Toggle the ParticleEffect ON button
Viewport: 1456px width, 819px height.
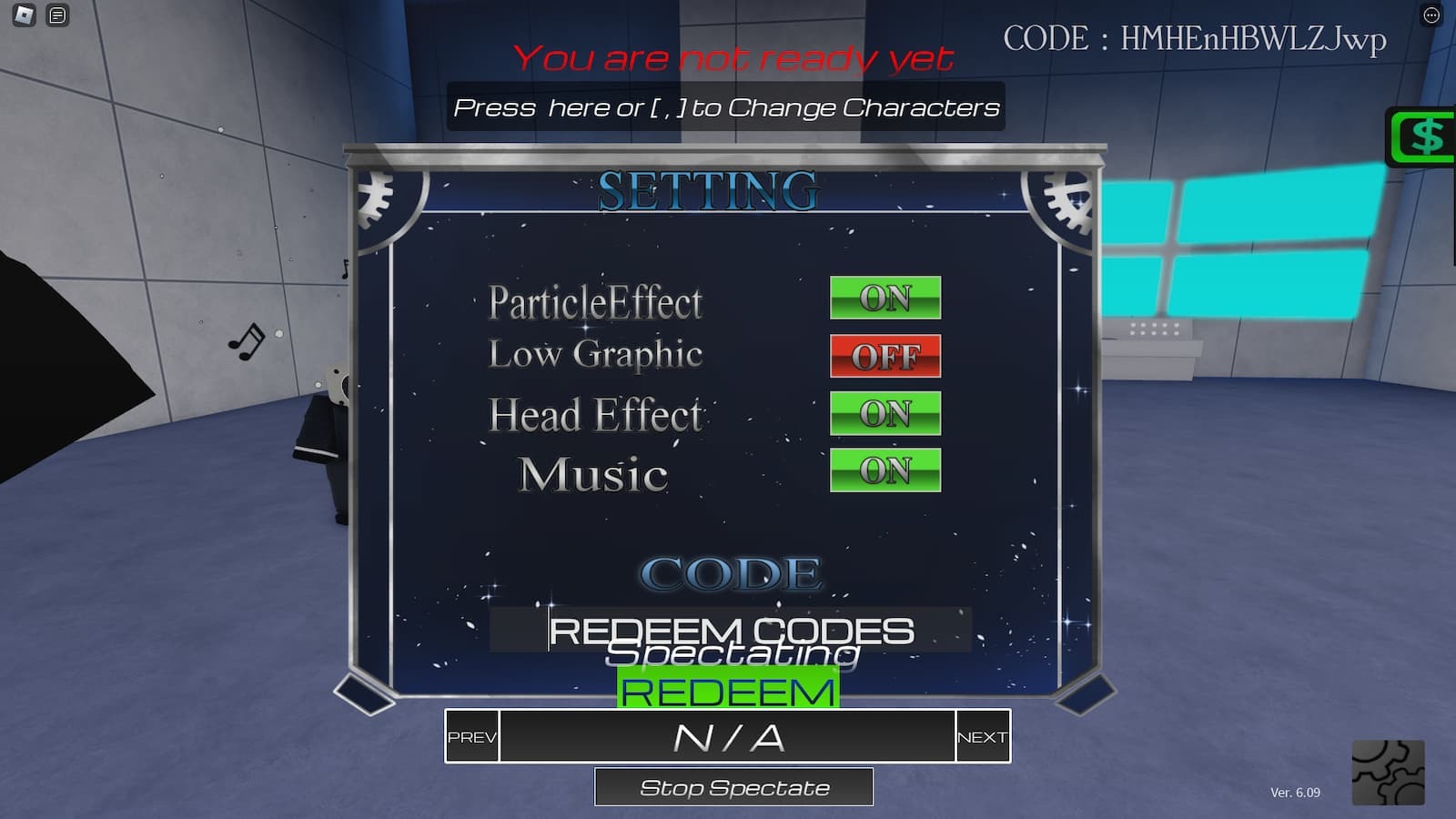tap(885, 298)
